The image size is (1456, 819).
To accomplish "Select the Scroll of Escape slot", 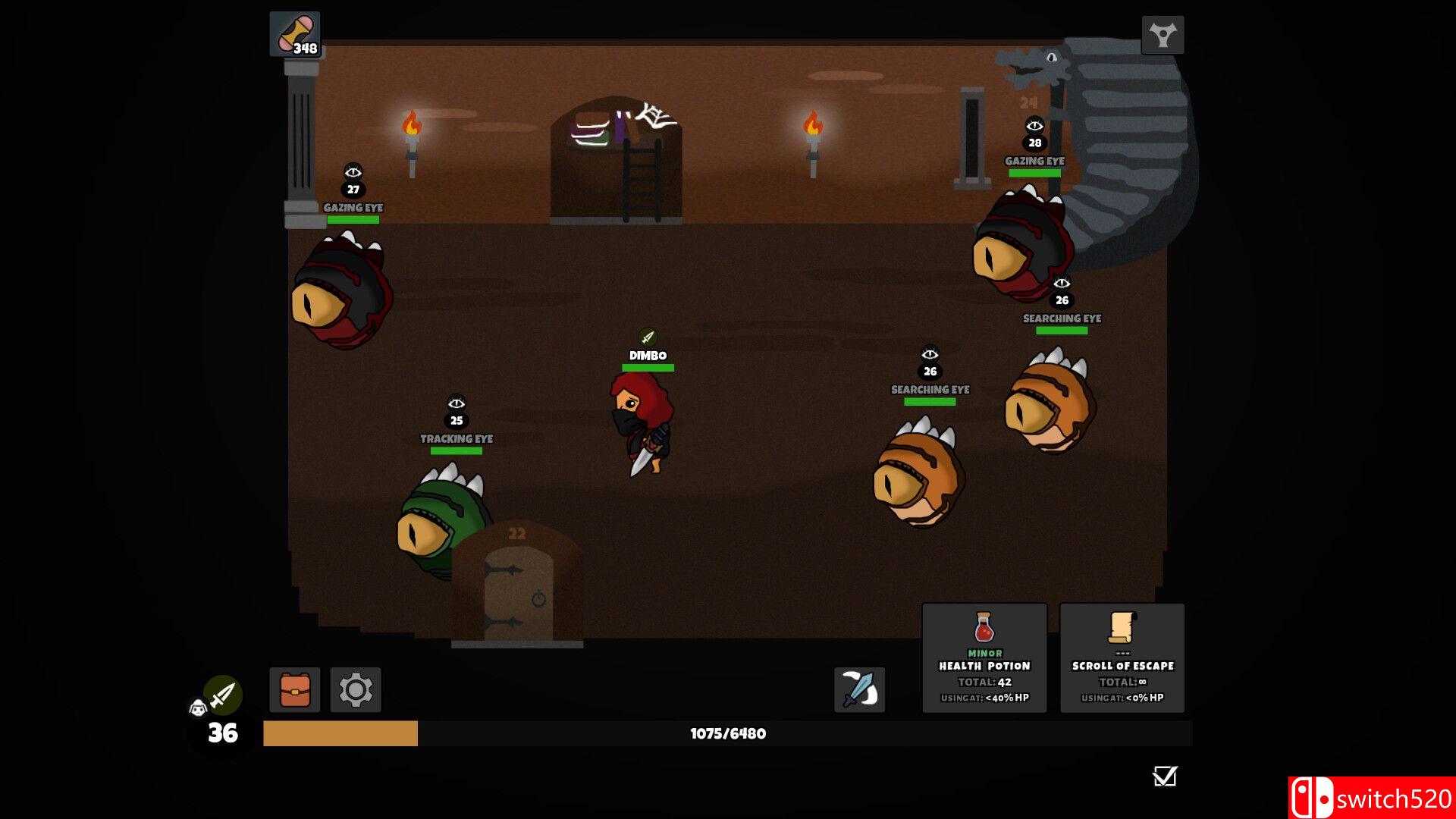I will tap(1122, 658).
